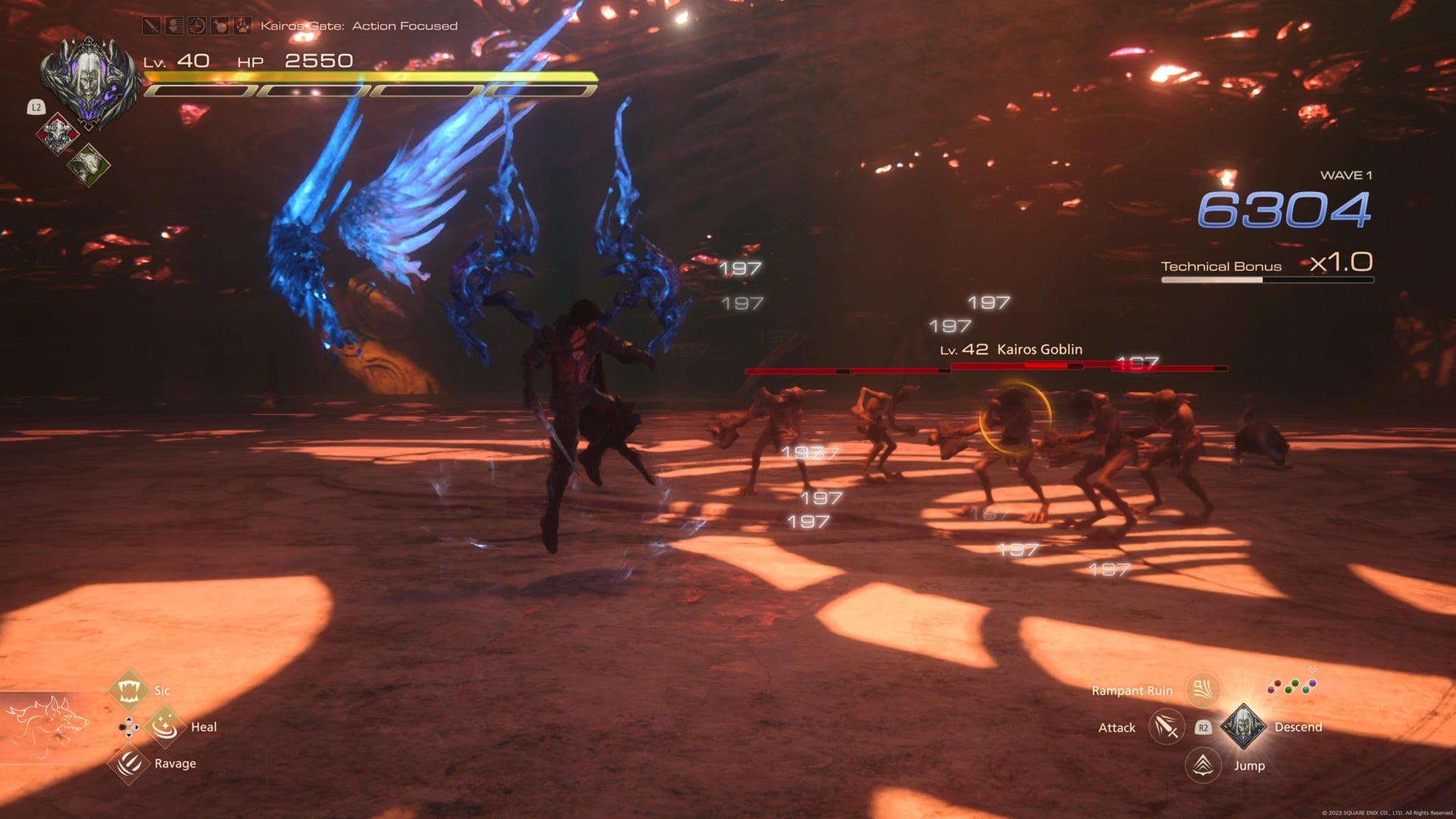This screenshot has width=1456, height=819.
Task: Click the Technical Bonus progress bar
Action: click(x=1266, y=280)
